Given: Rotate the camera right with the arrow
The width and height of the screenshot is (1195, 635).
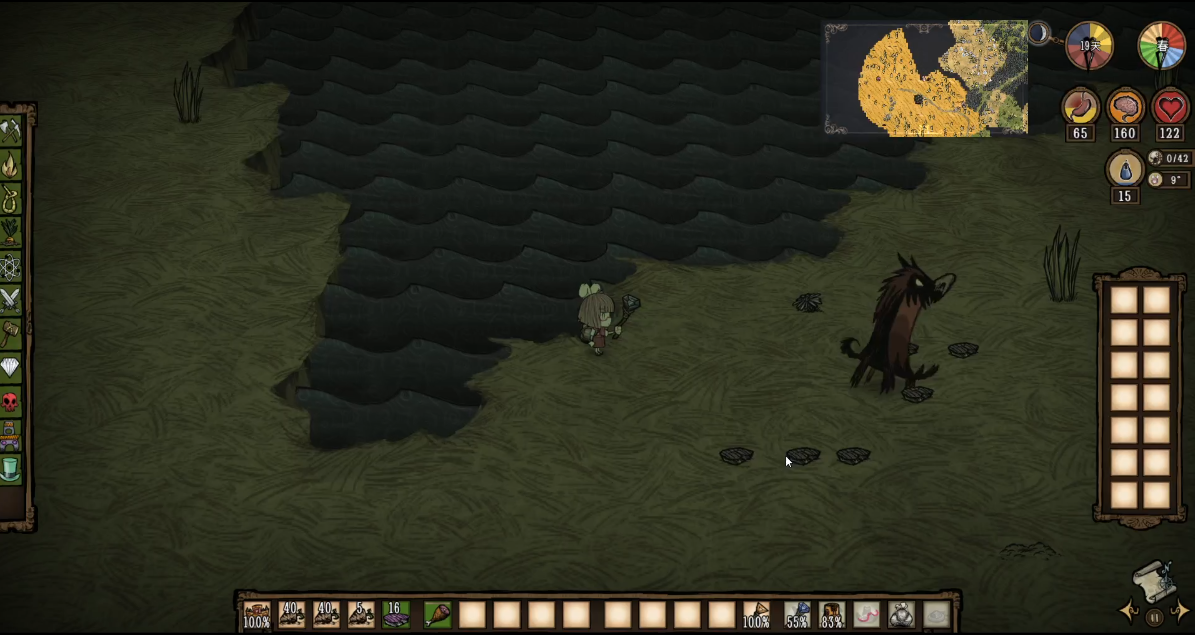Looking at the screenshot, I should coord(1180,612).
